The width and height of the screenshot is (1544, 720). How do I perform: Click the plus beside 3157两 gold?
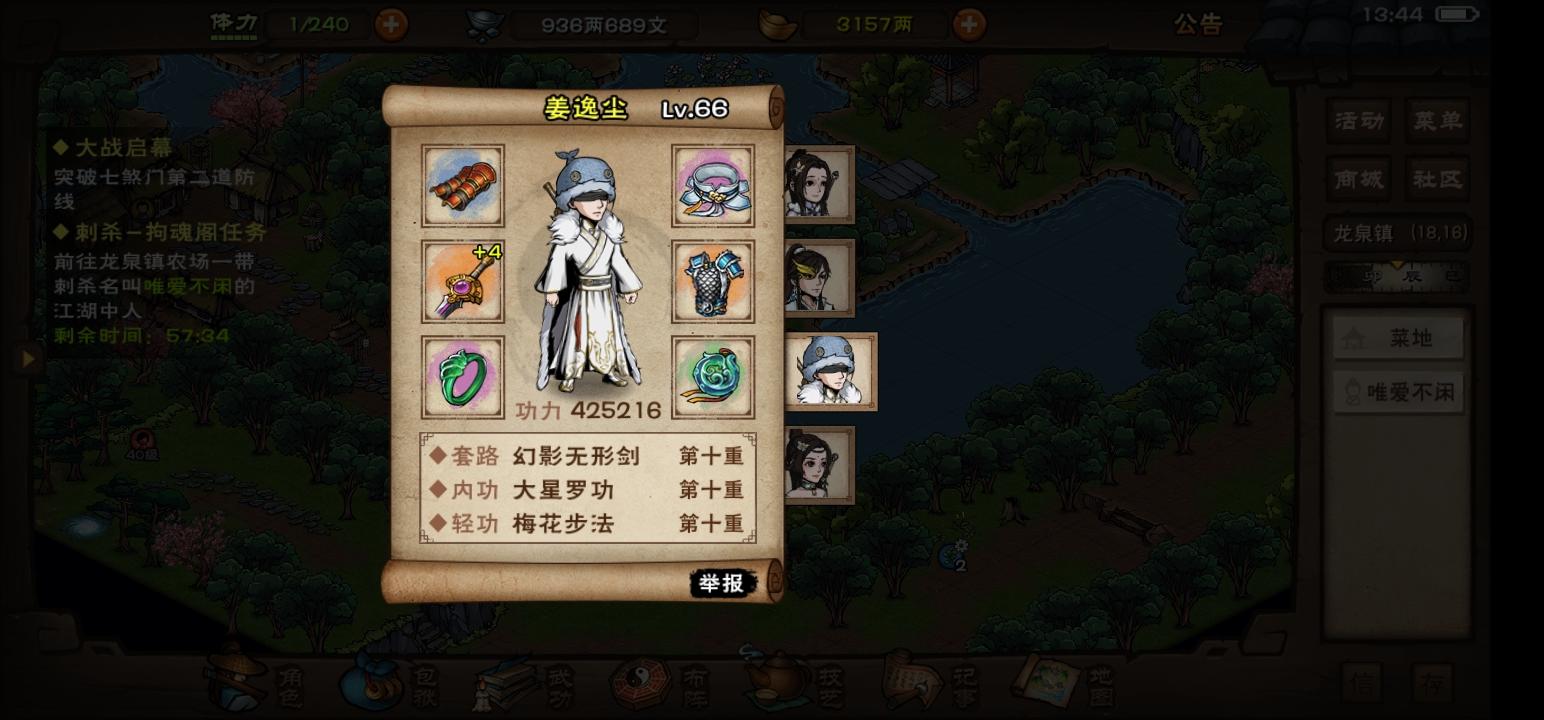[x=968, y=23]
